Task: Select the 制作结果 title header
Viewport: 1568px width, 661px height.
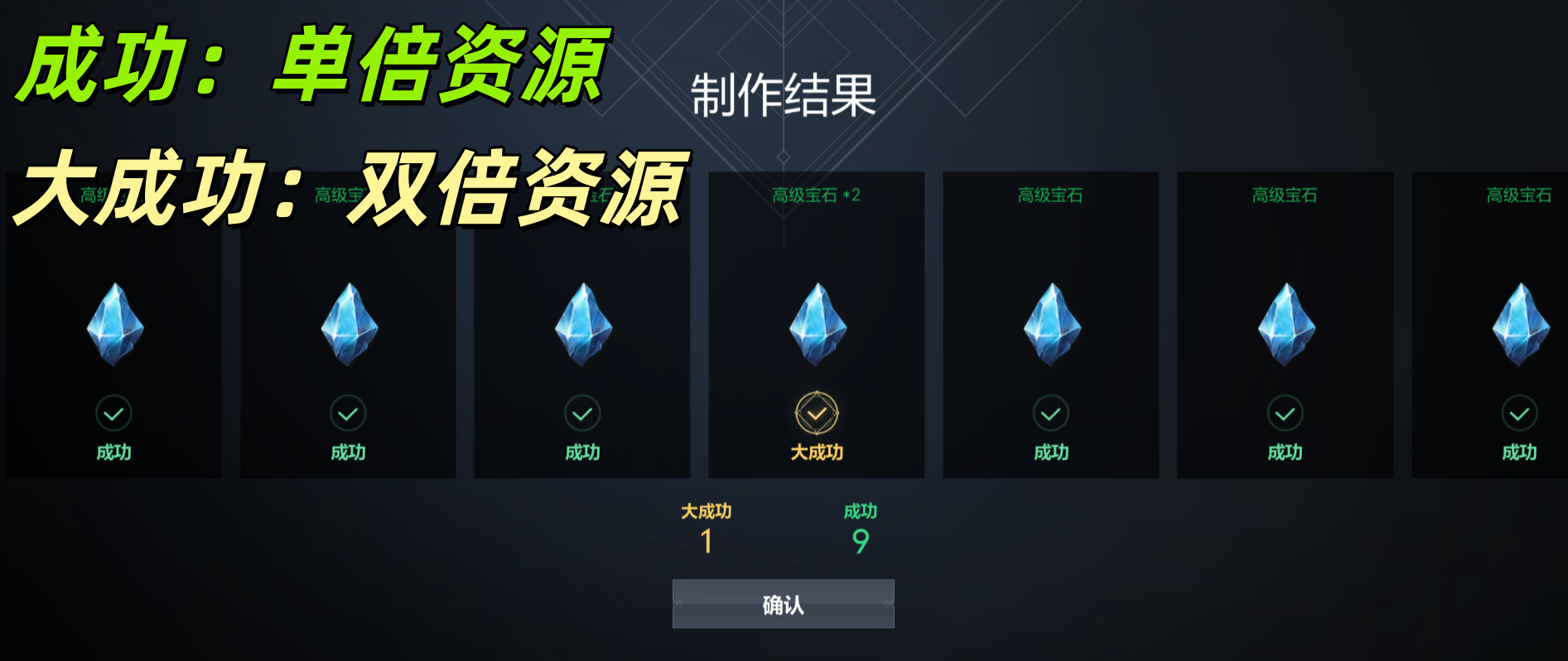Action: point(782,95)
